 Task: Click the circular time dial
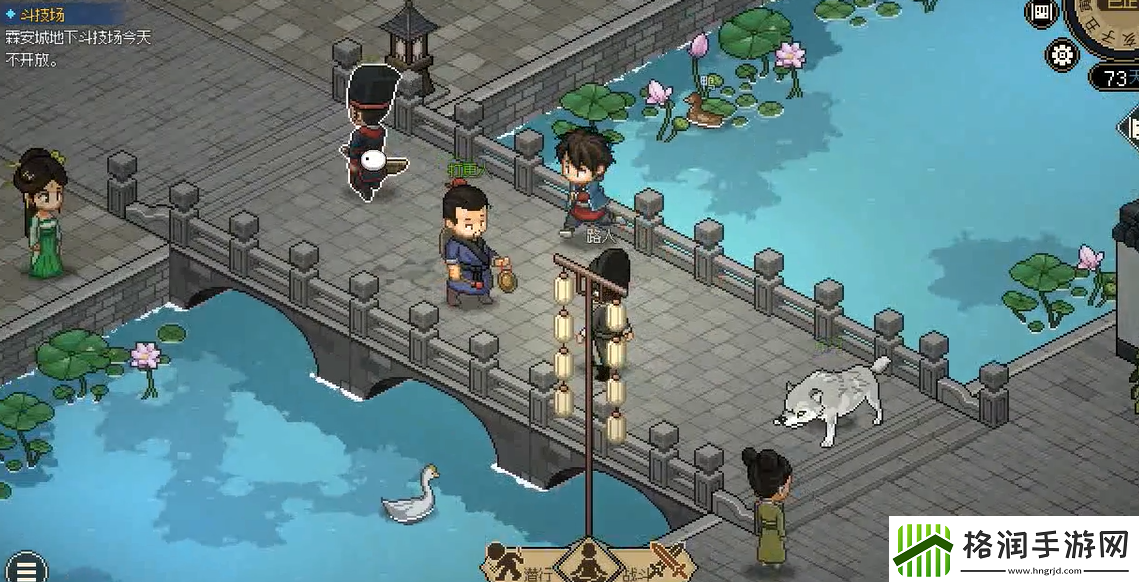[1110, 22]
